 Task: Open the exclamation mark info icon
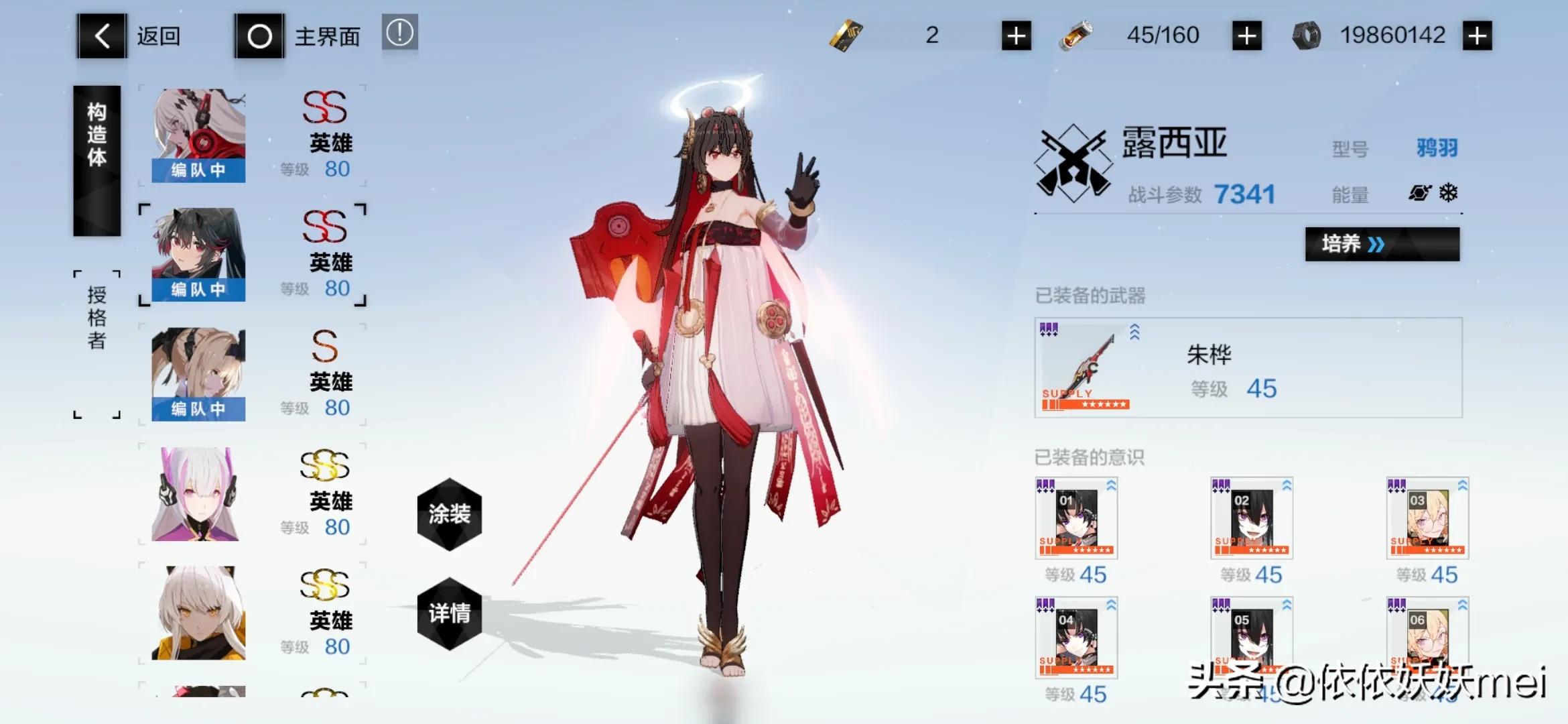400,32
